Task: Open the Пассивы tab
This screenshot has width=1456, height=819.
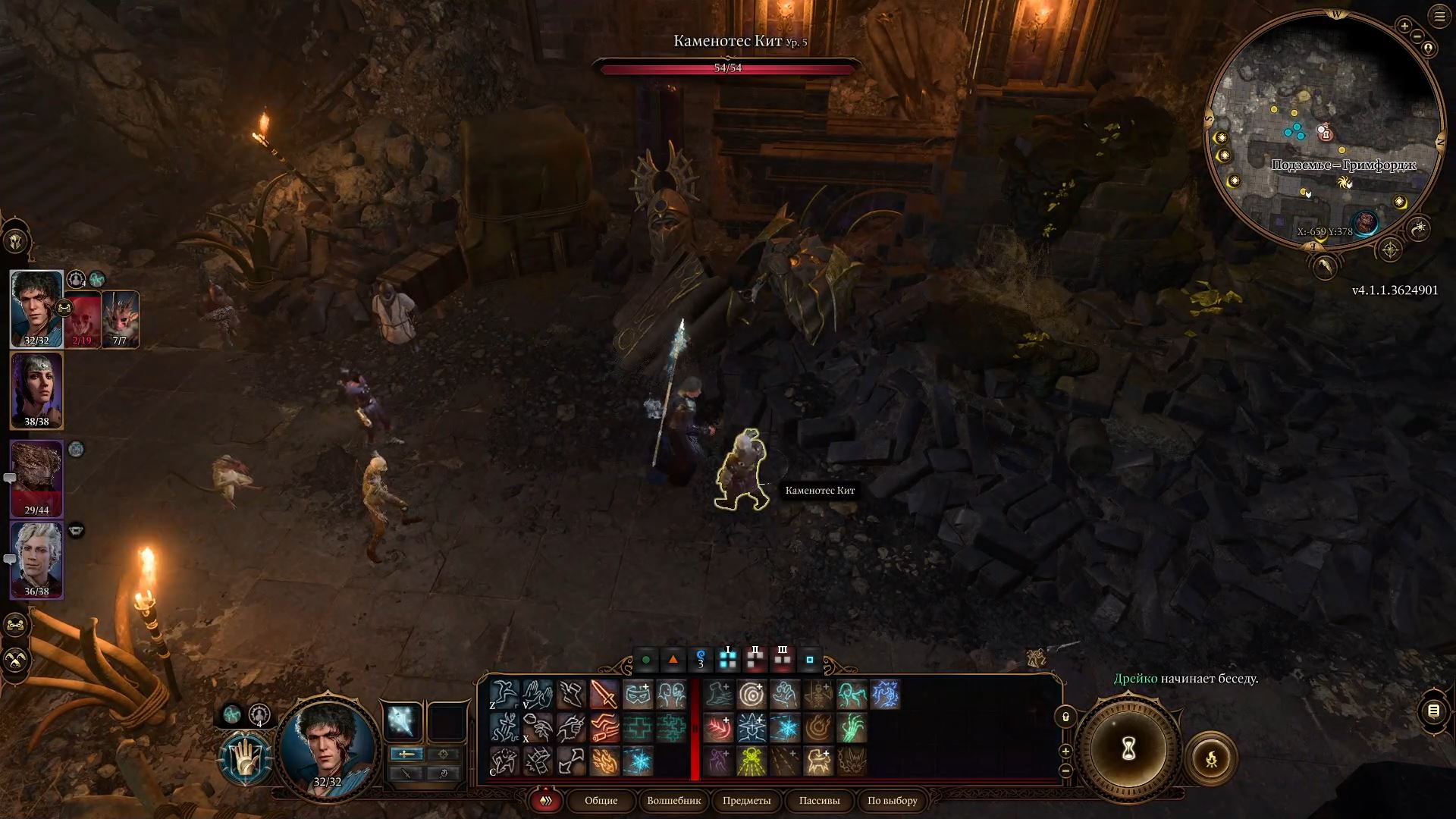Action: click(x=820, y=802)
